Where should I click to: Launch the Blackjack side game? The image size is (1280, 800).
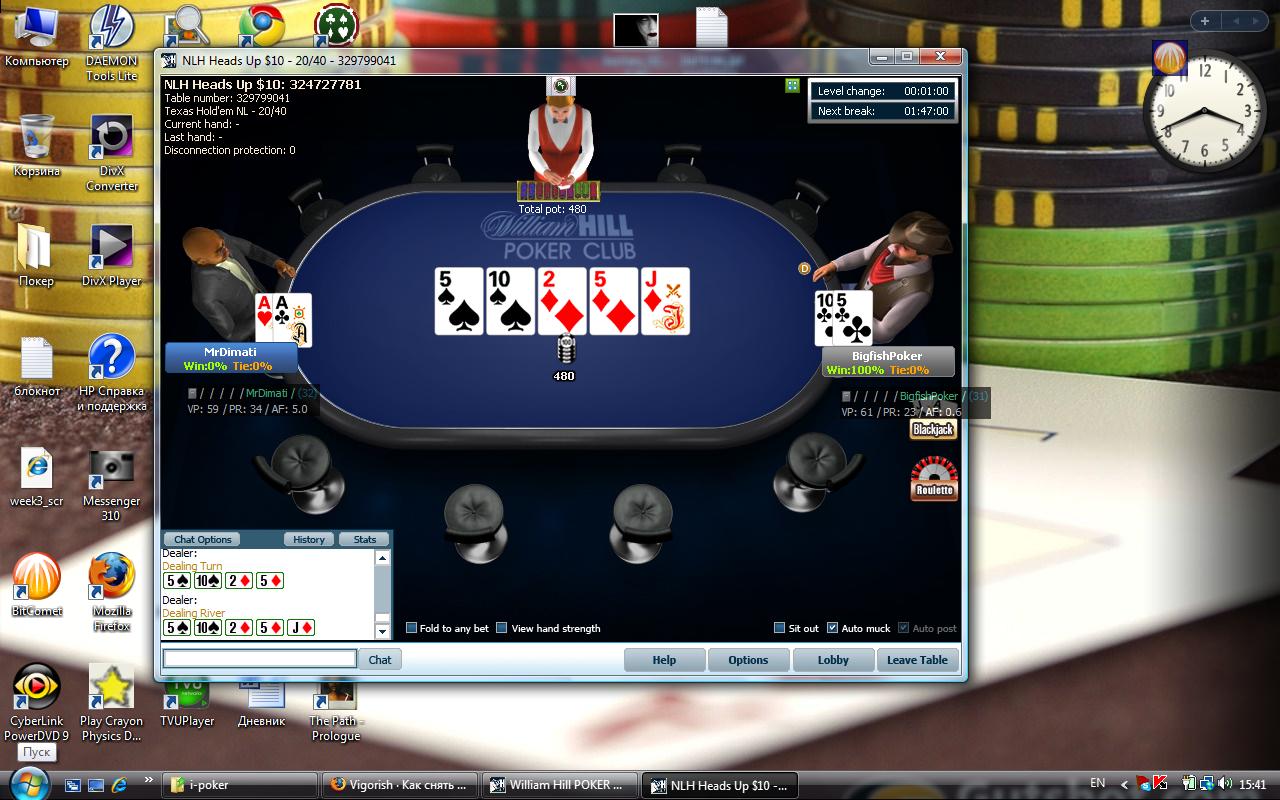(933, 429)
